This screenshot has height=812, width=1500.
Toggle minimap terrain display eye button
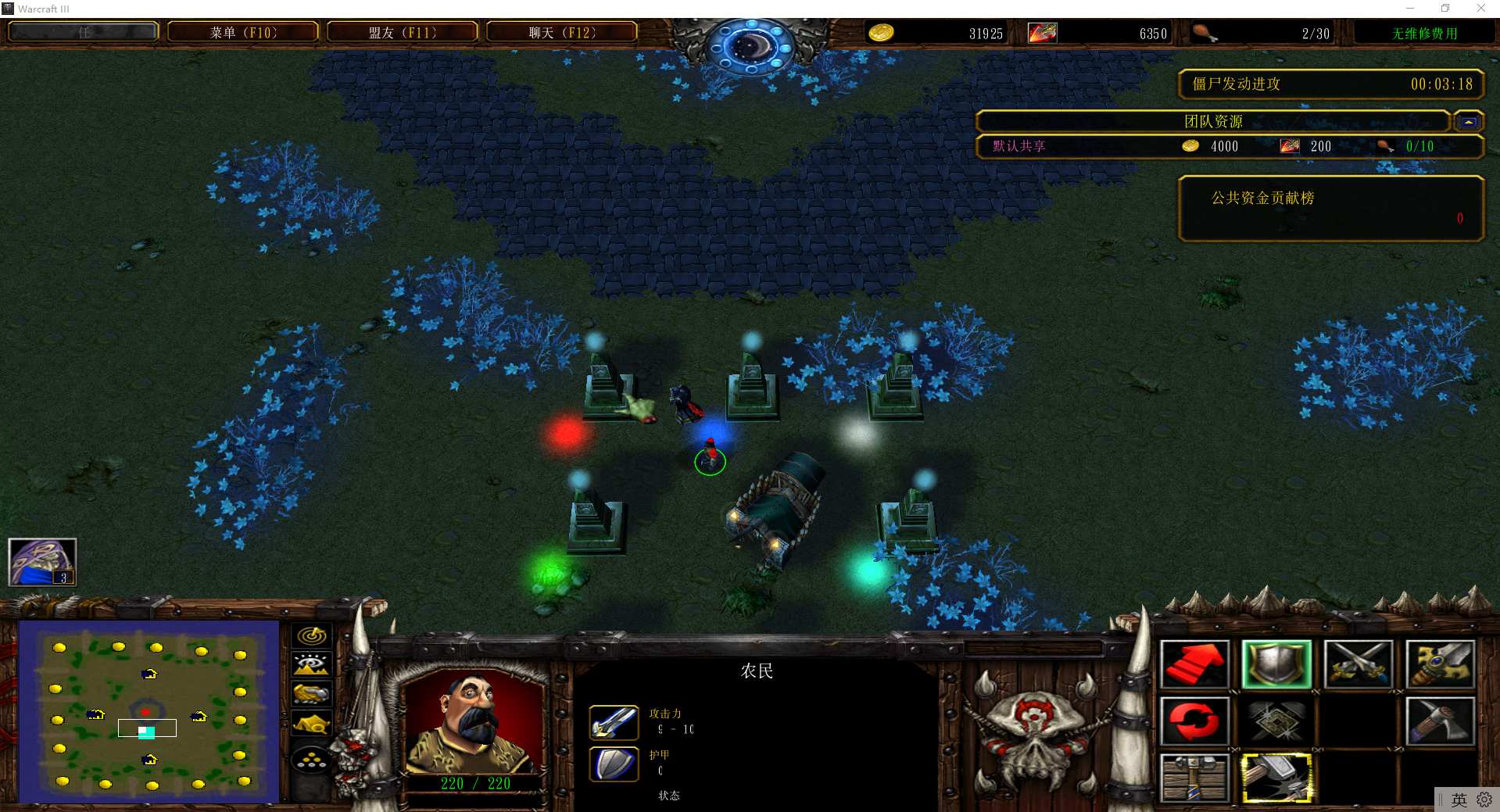[x=311, y=665]
